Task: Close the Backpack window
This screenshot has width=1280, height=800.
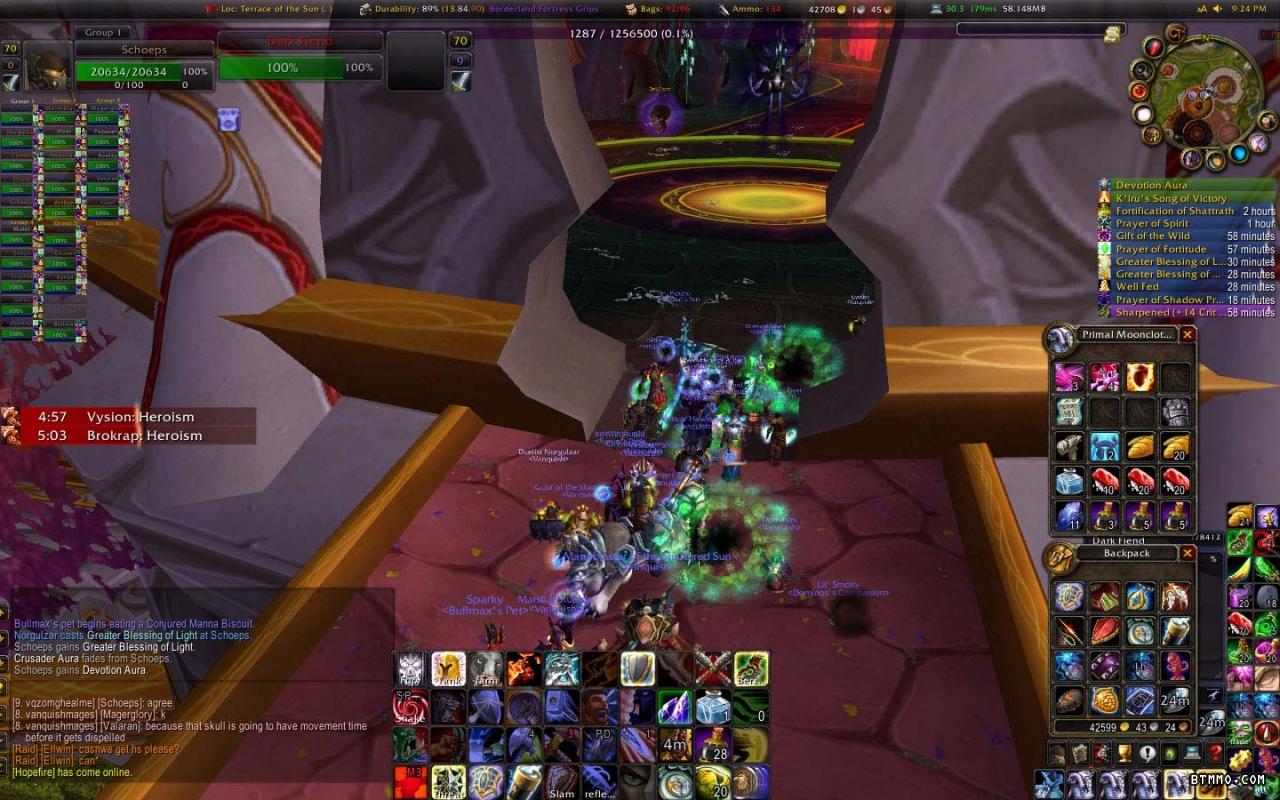Action: tap(1188, 553)
